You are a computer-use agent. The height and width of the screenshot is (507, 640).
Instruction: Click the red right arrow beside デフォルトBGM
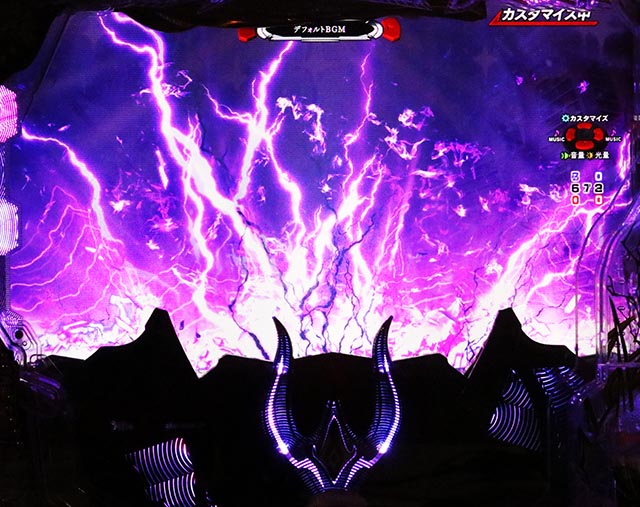coord(389,29)
